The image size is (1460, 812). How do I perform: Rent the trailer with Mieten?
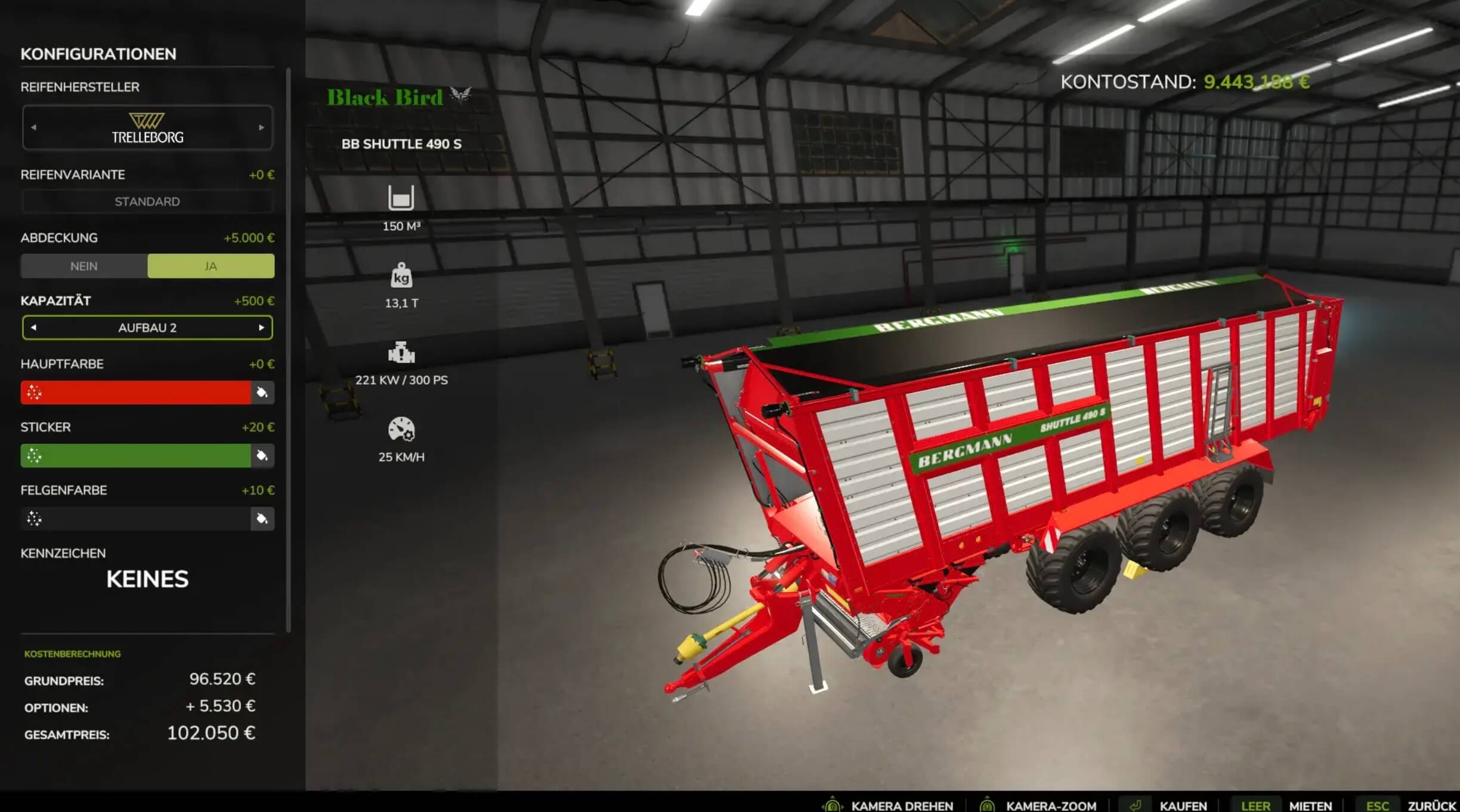tap(1310, 805)
